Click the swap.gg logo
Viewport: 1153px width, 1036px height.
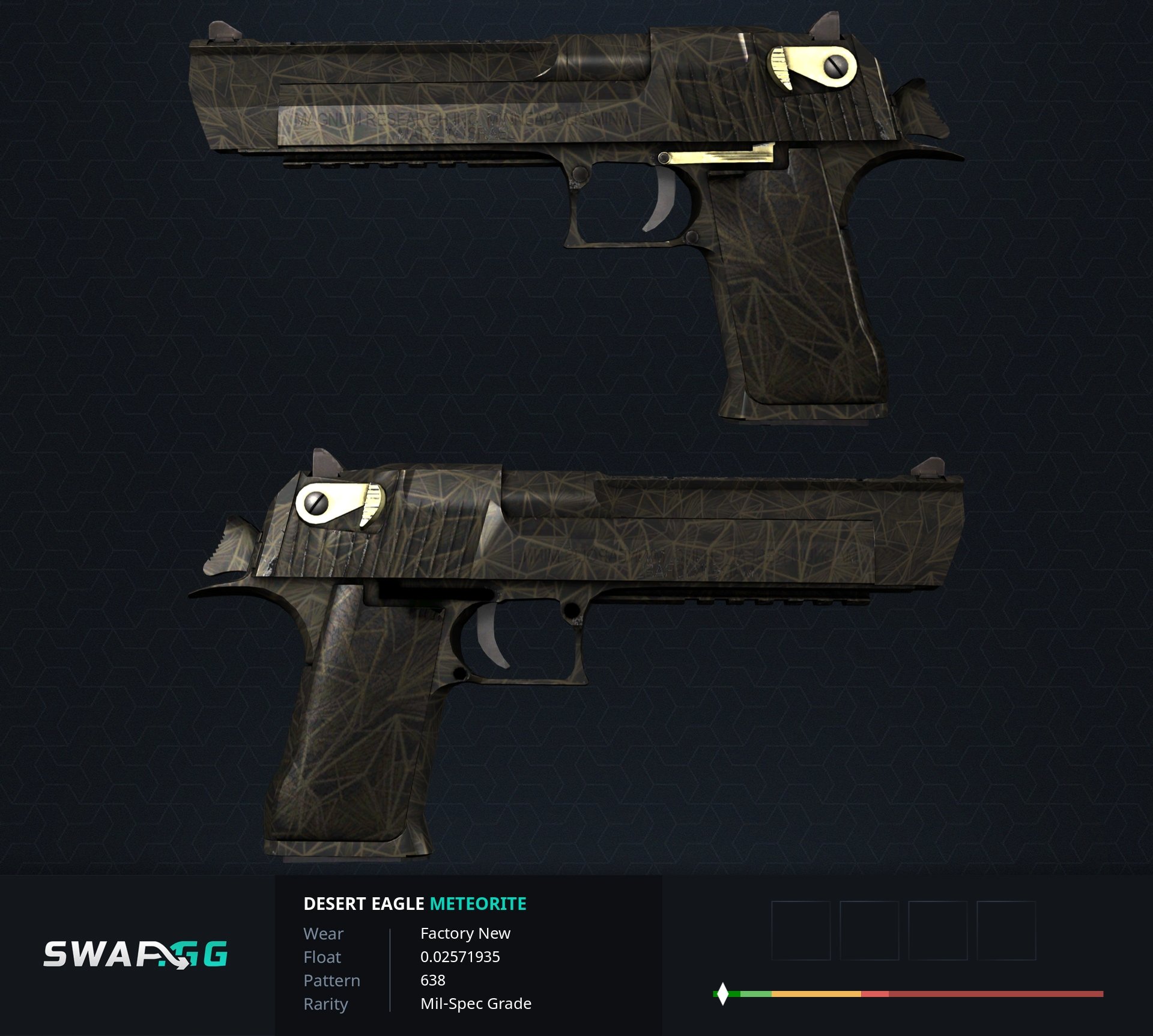136,954
